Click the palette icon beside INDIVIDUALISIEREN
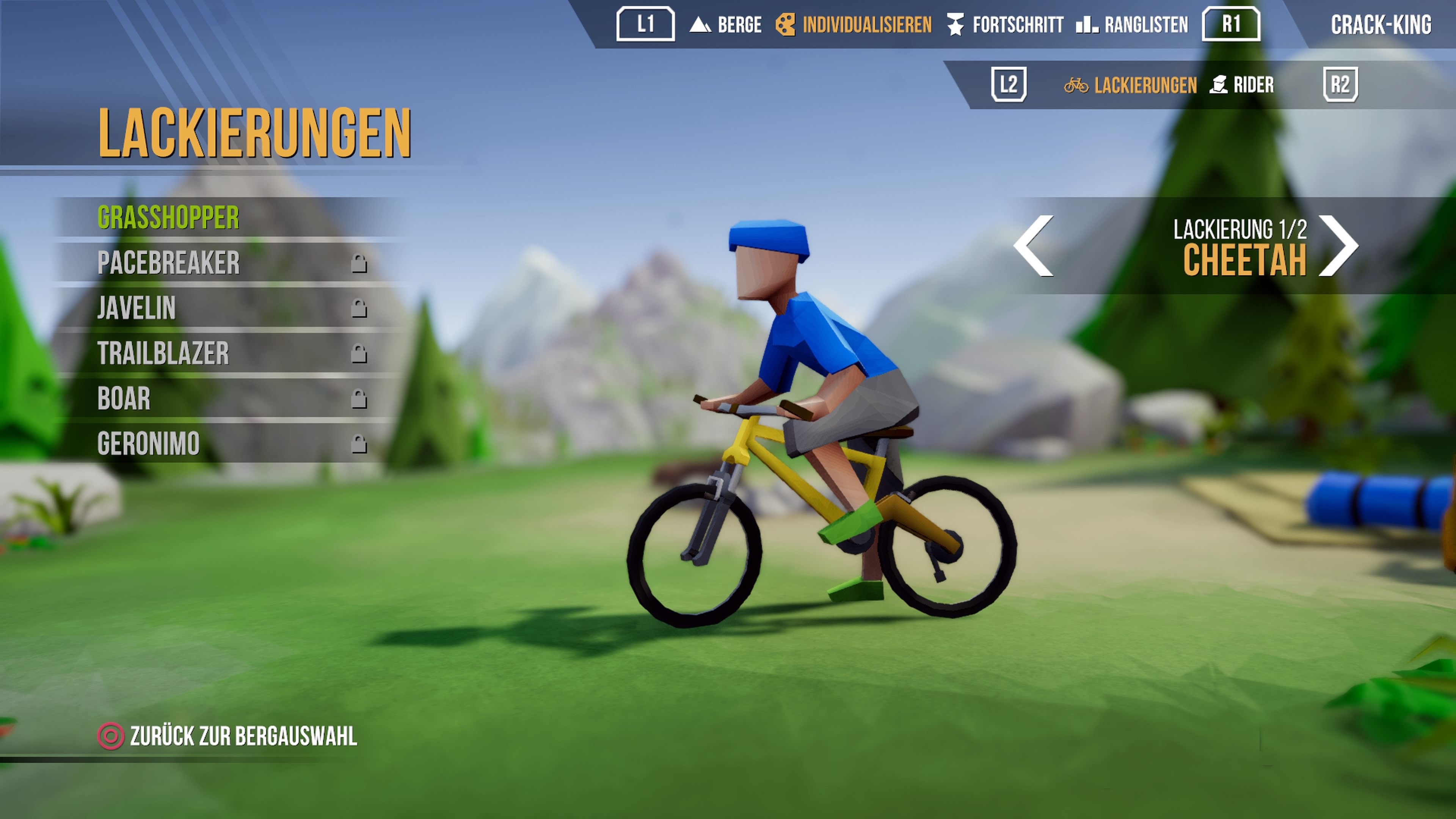The height and width of the screenshot is (819, 1456). pos(786,25)
